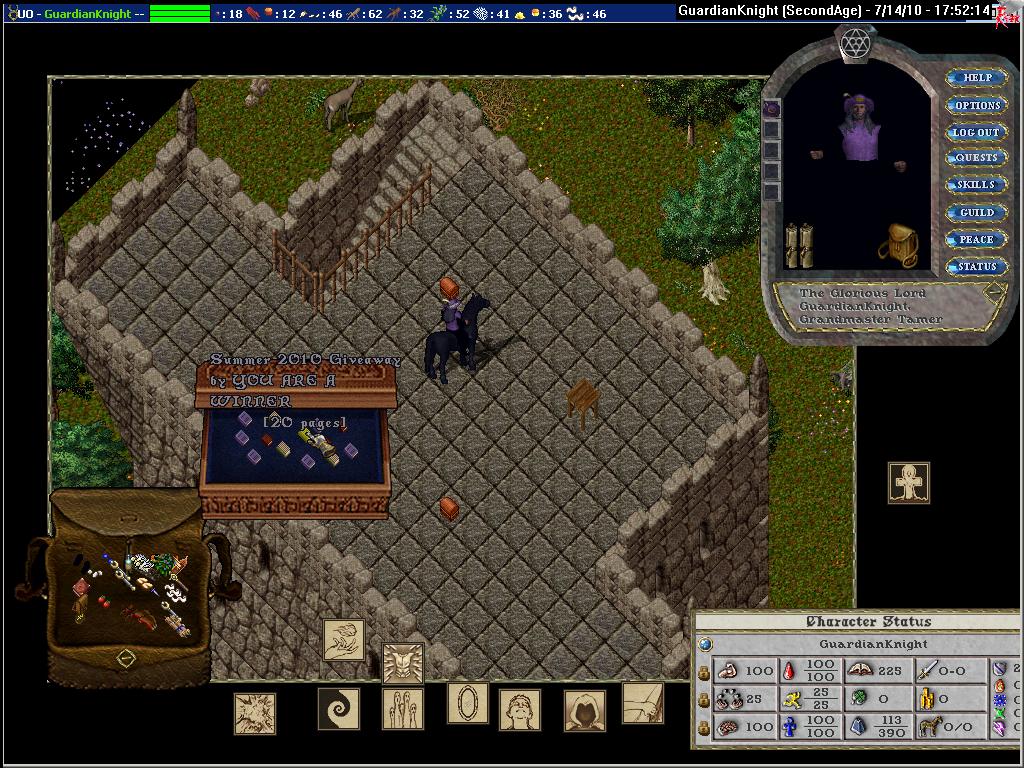Minimize the paperdoll using the name-plate button
The image size is (1024, 768).
point(994,294)
